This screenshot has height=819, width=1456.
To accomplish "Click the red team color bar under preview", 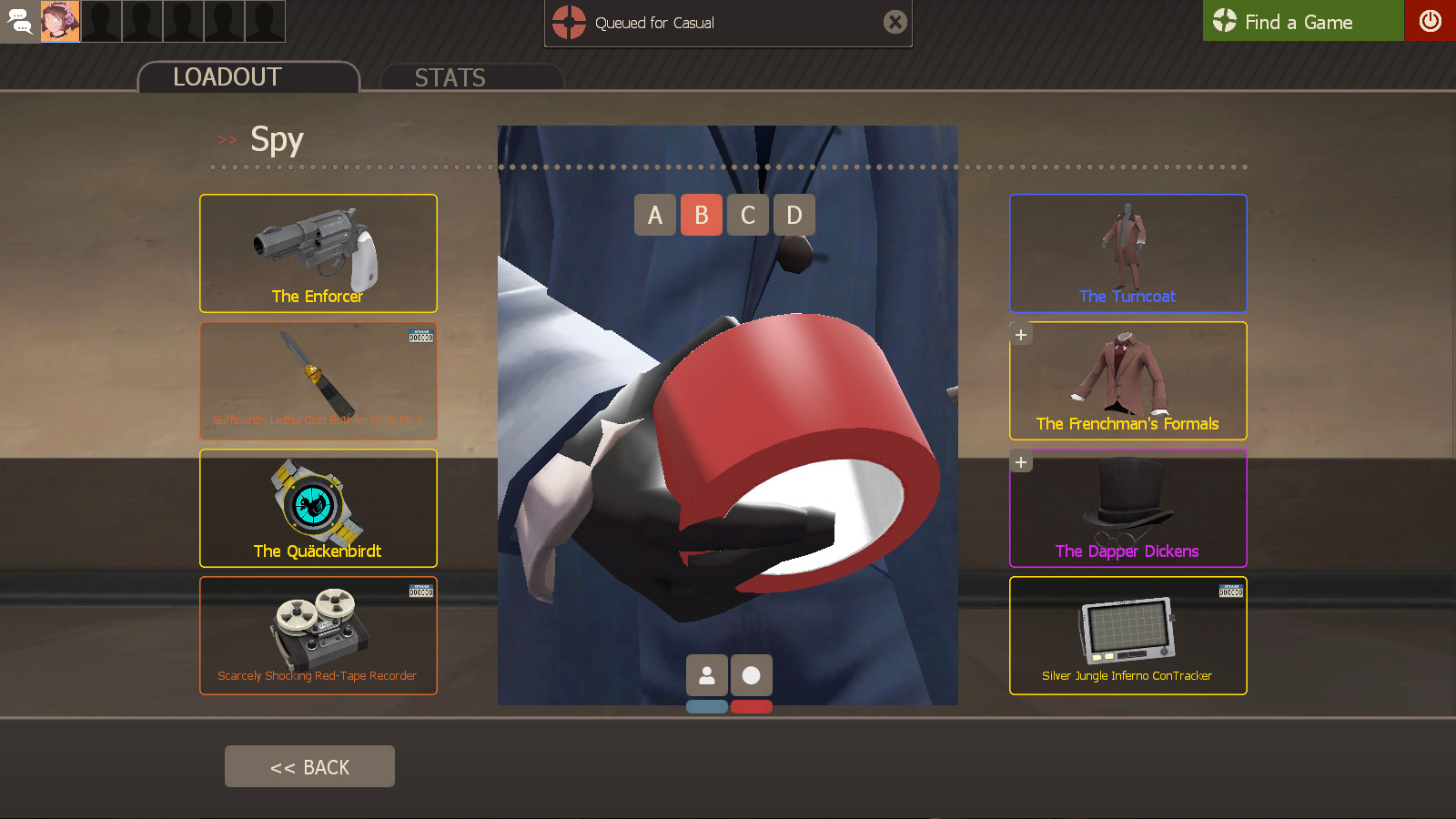I will (x=751, y=706).
